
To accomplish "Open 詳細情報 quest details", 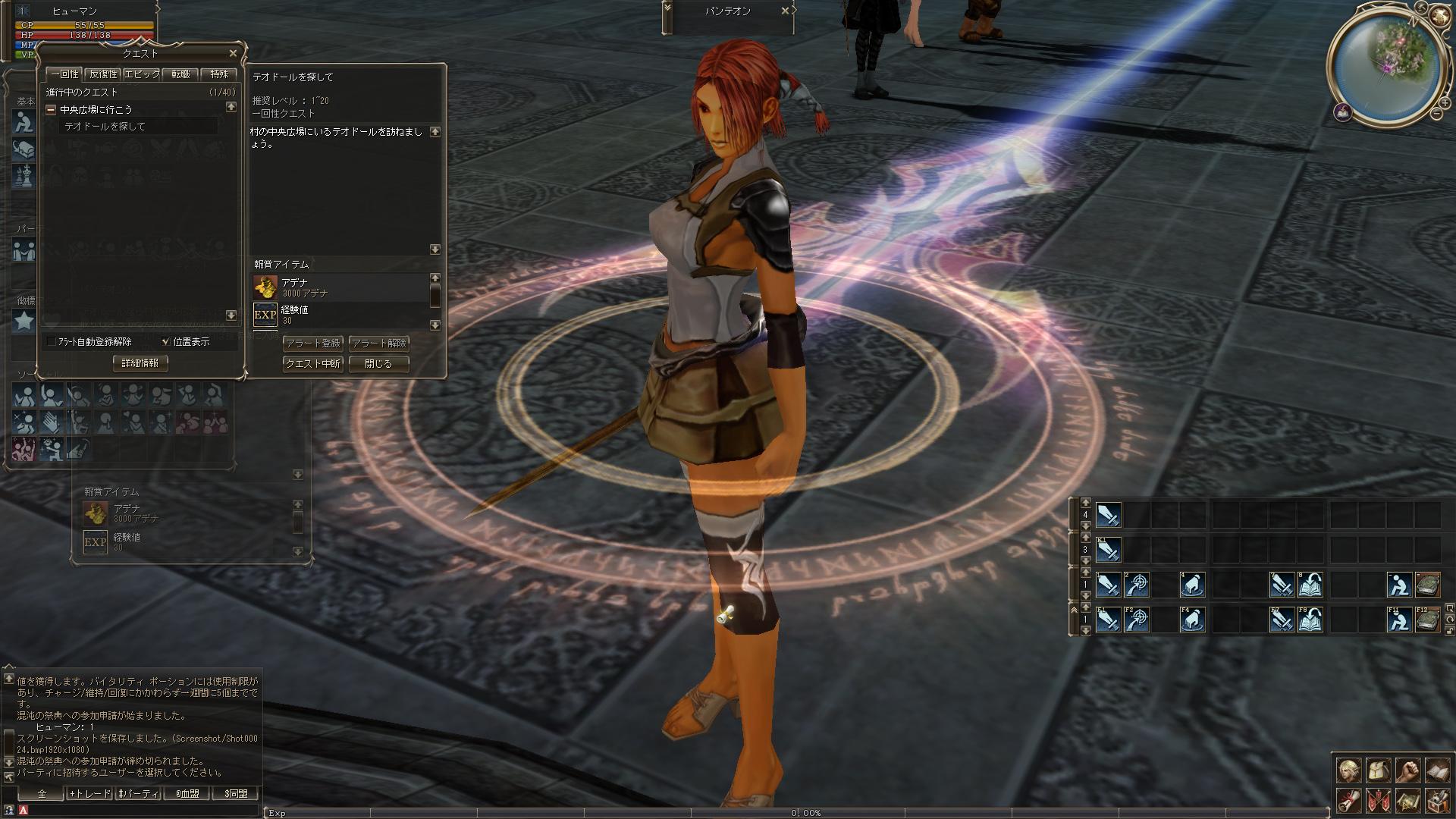I will coord(140,363).
